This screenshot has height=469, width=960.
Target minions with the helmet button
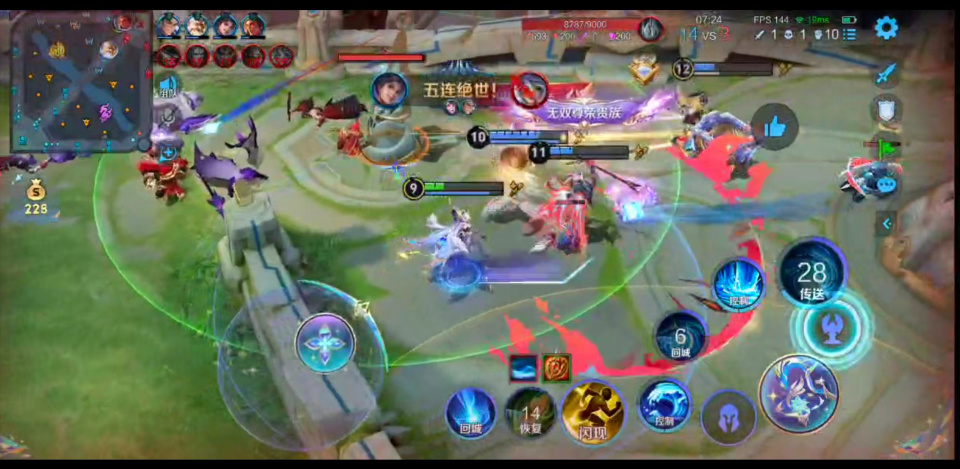(727, 416)
